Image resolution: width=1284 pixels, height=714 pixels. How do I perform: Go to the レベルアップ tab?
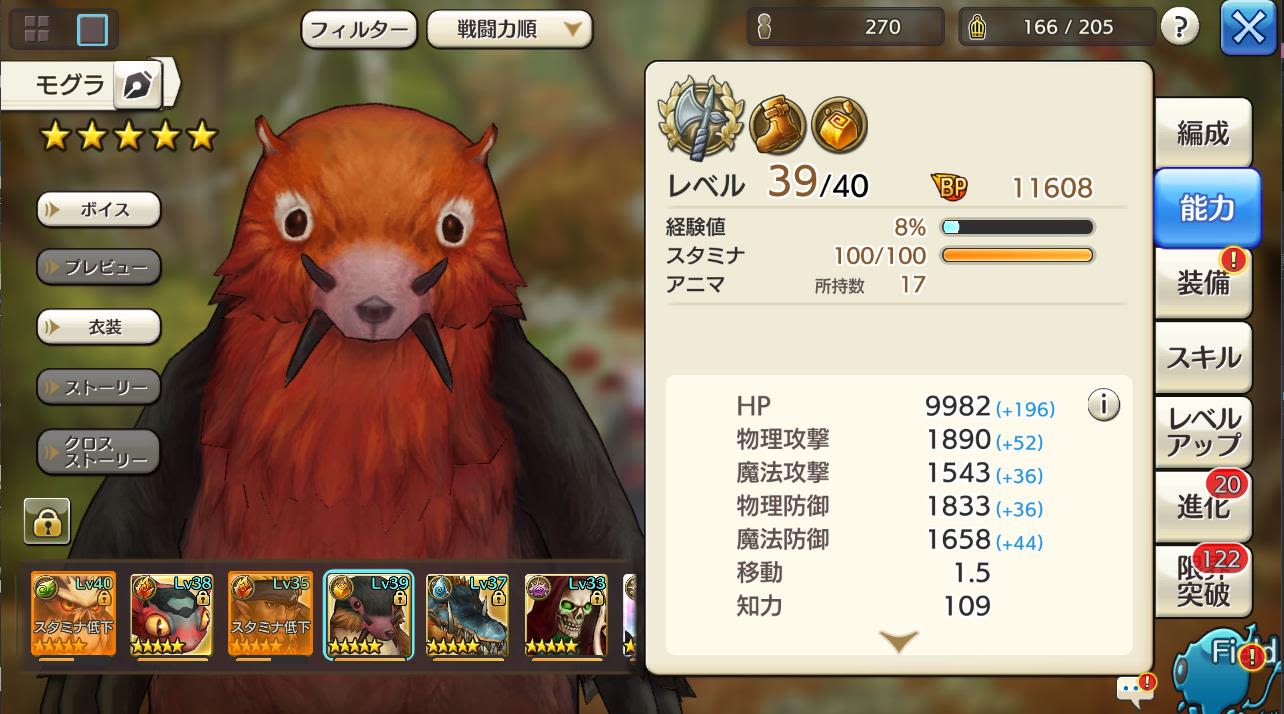[x=1203, y=432]
